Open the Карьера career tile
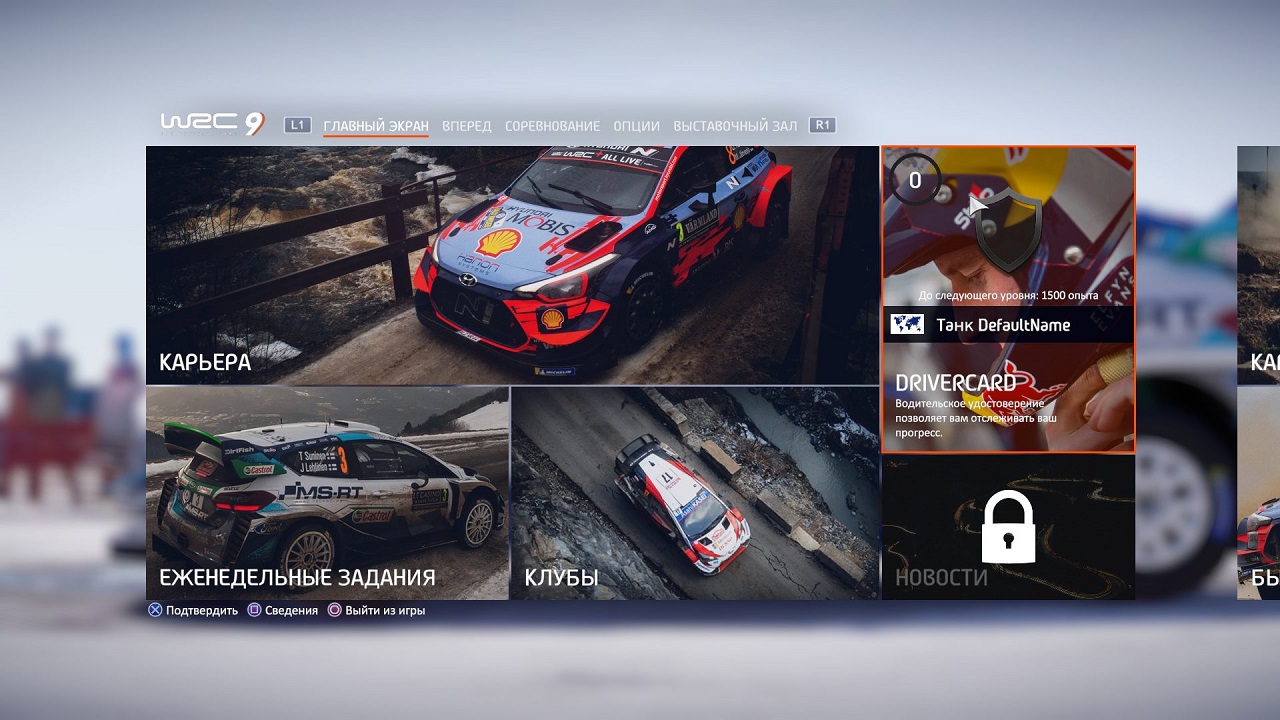 pyautogui.click(x=512, y=265)
